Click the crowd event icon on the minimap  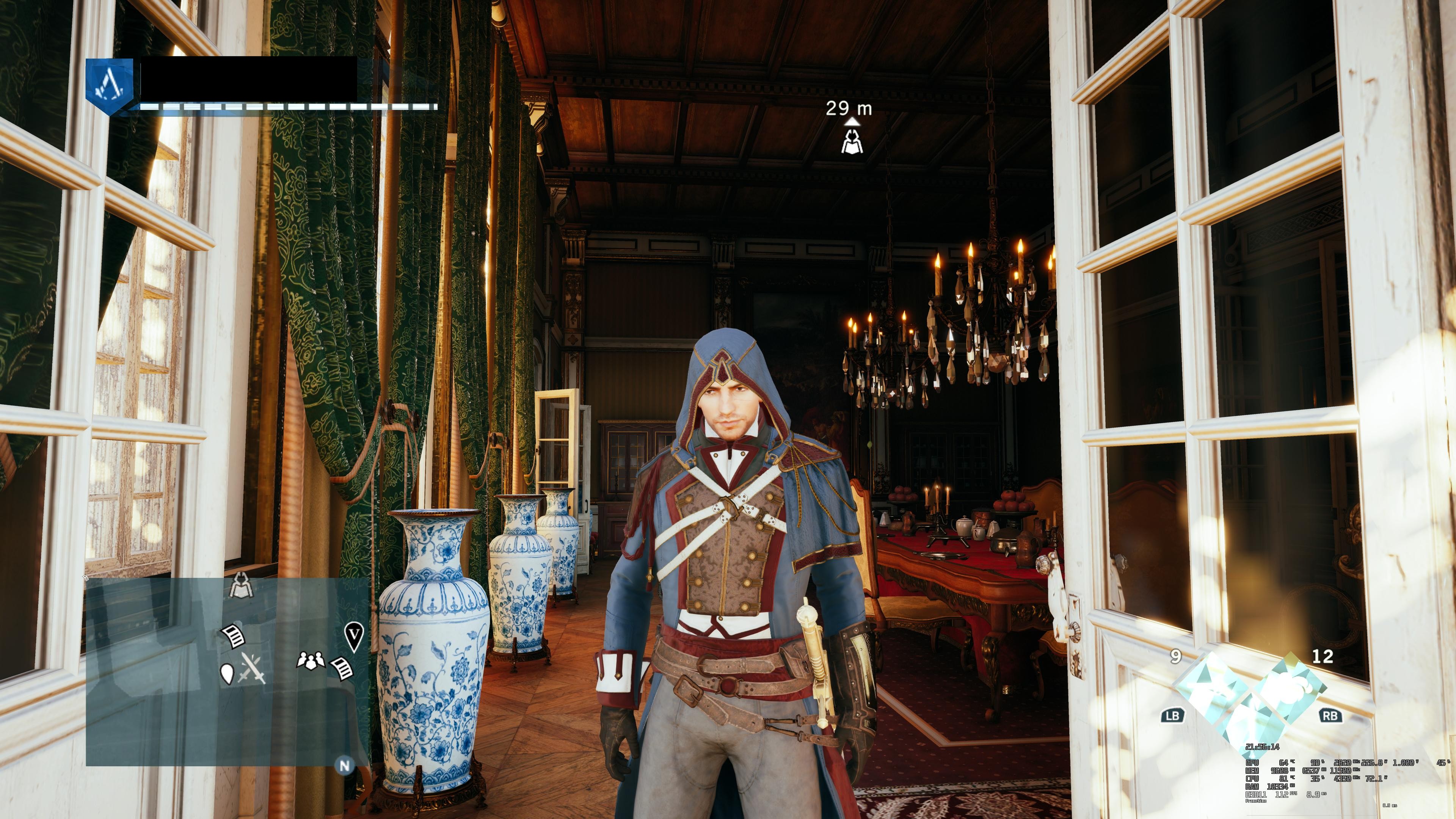point(310,660)
